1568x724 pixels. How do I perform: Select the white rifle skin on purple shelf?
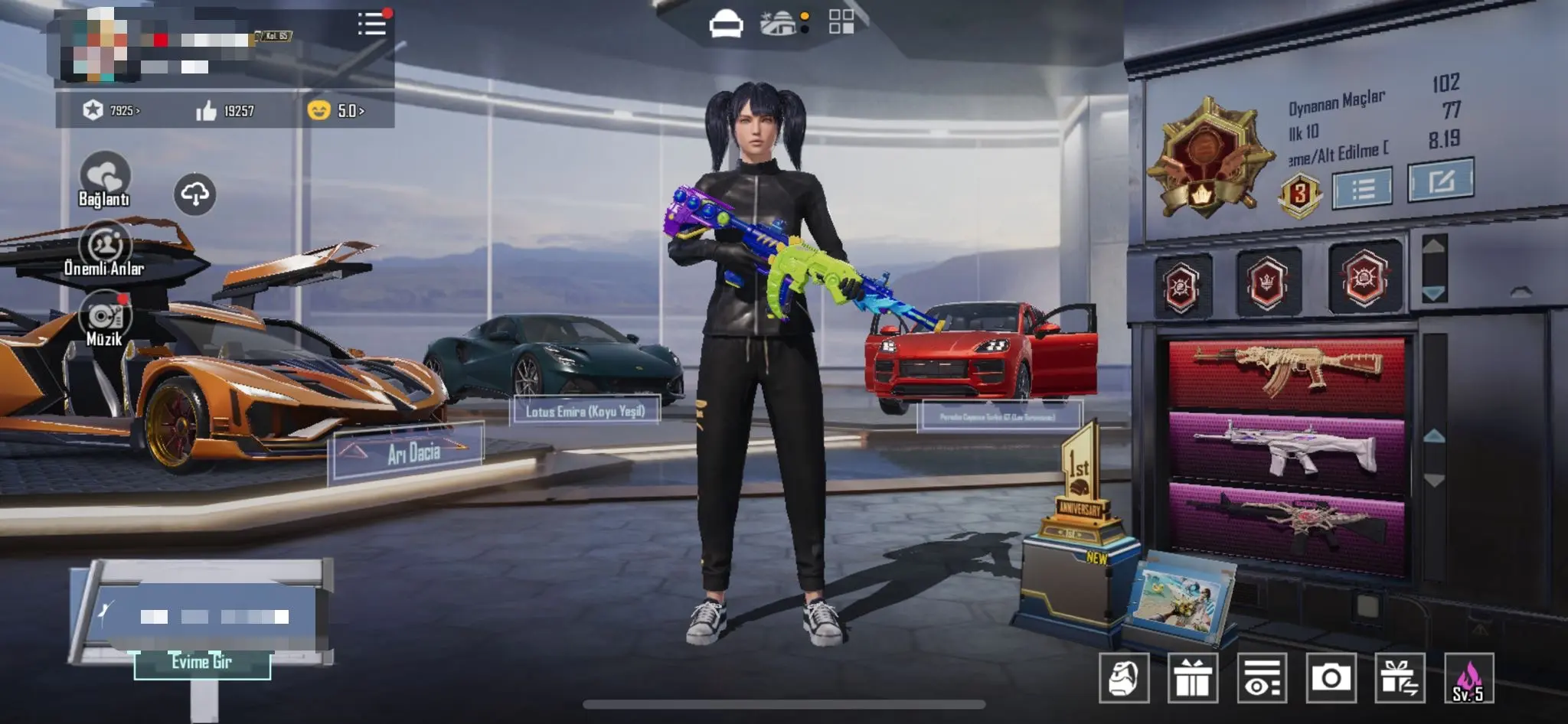click(x=1287, y=450)
